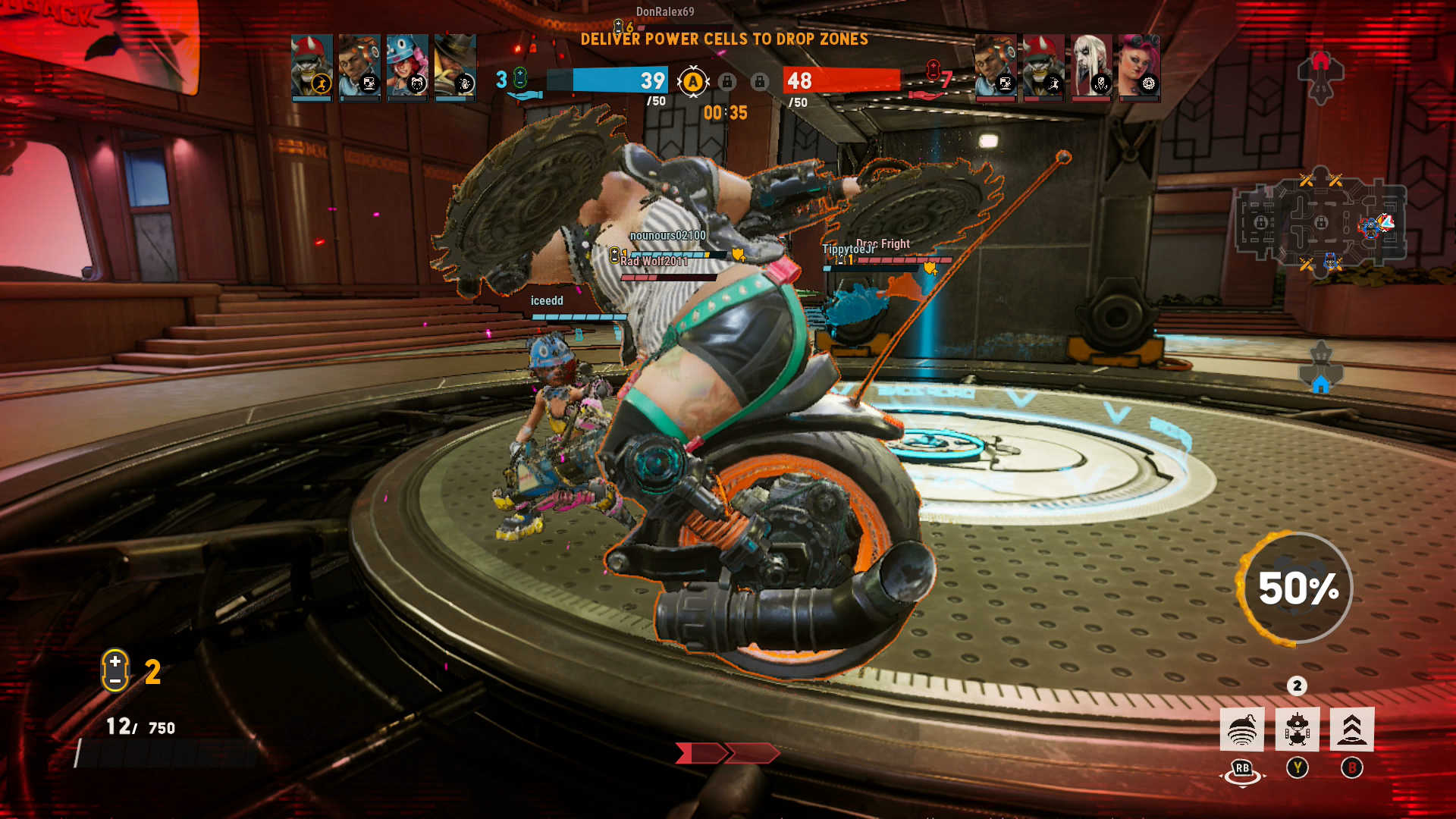Switch to Daemon's portrait on the red team
This screenshot has width=1456, height=819.
coord(1092,67)
